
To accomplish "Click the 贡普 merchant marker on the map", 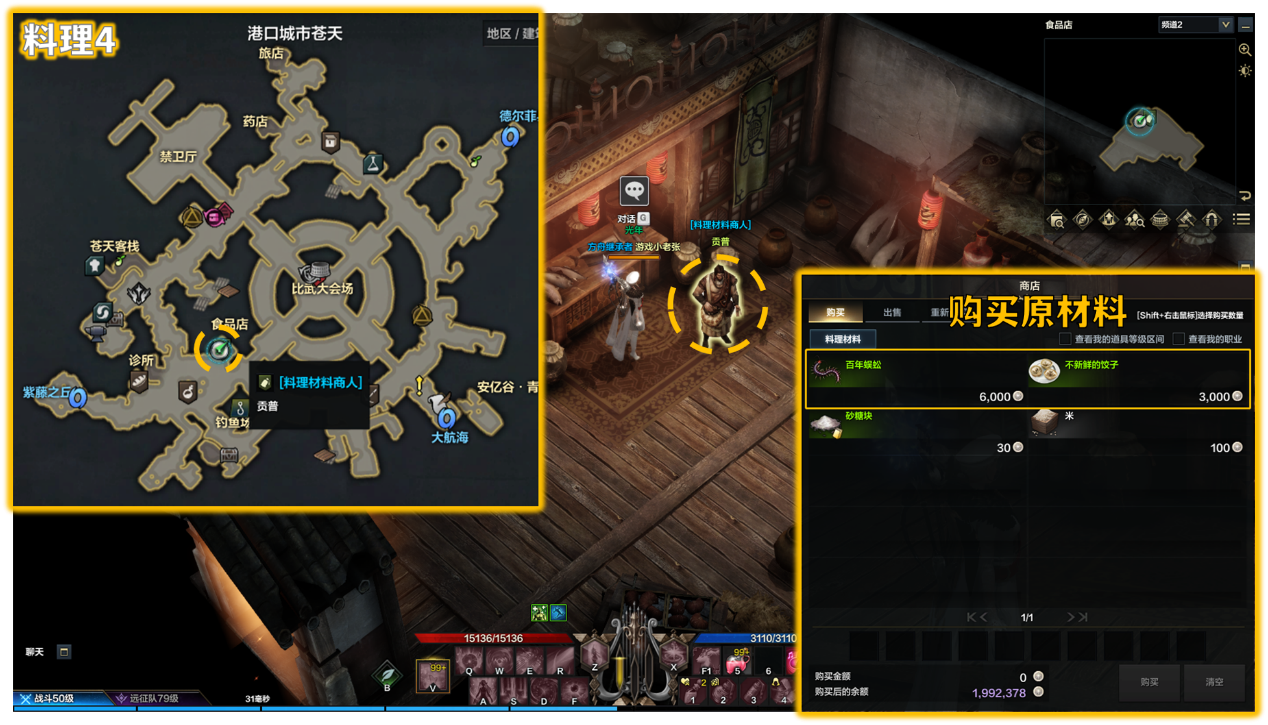I will click(x=220, y=350).
